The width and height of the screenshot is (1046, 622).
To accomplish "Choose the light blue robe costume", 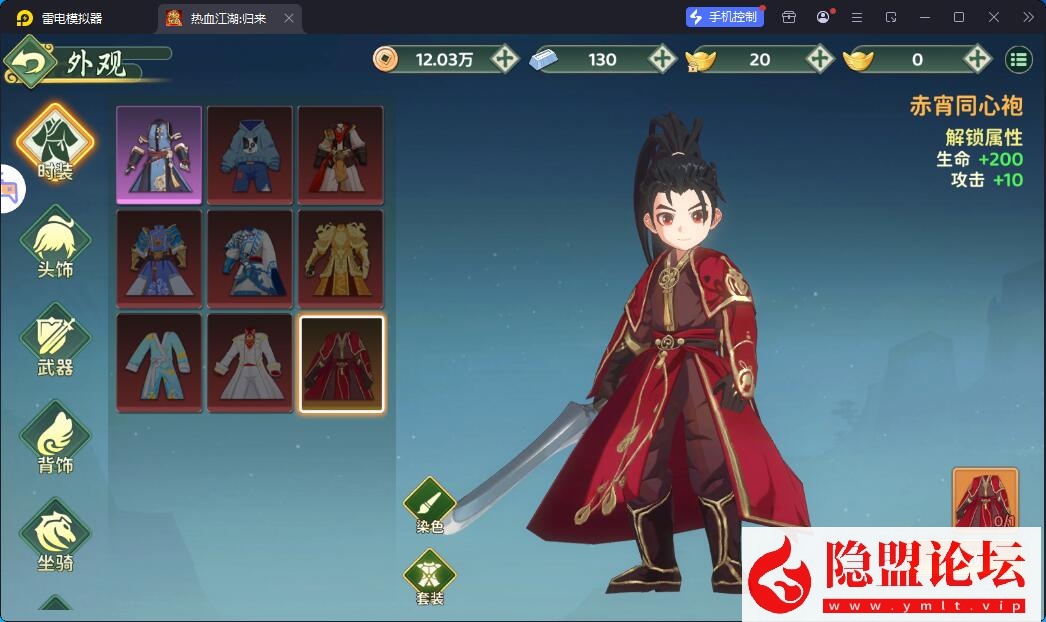I will [159, 361].
